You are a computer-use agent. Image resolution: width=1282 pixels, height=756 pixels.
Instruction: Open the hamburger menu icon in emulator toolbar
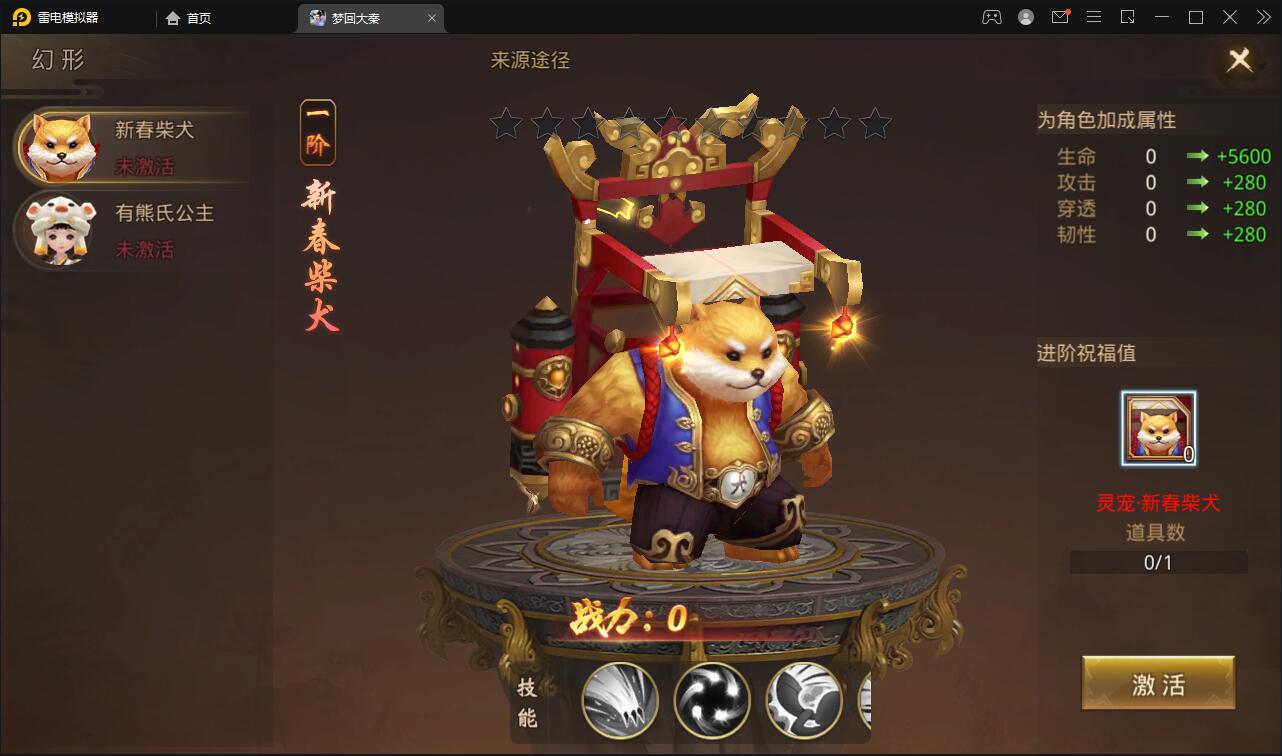(1094, 17)
